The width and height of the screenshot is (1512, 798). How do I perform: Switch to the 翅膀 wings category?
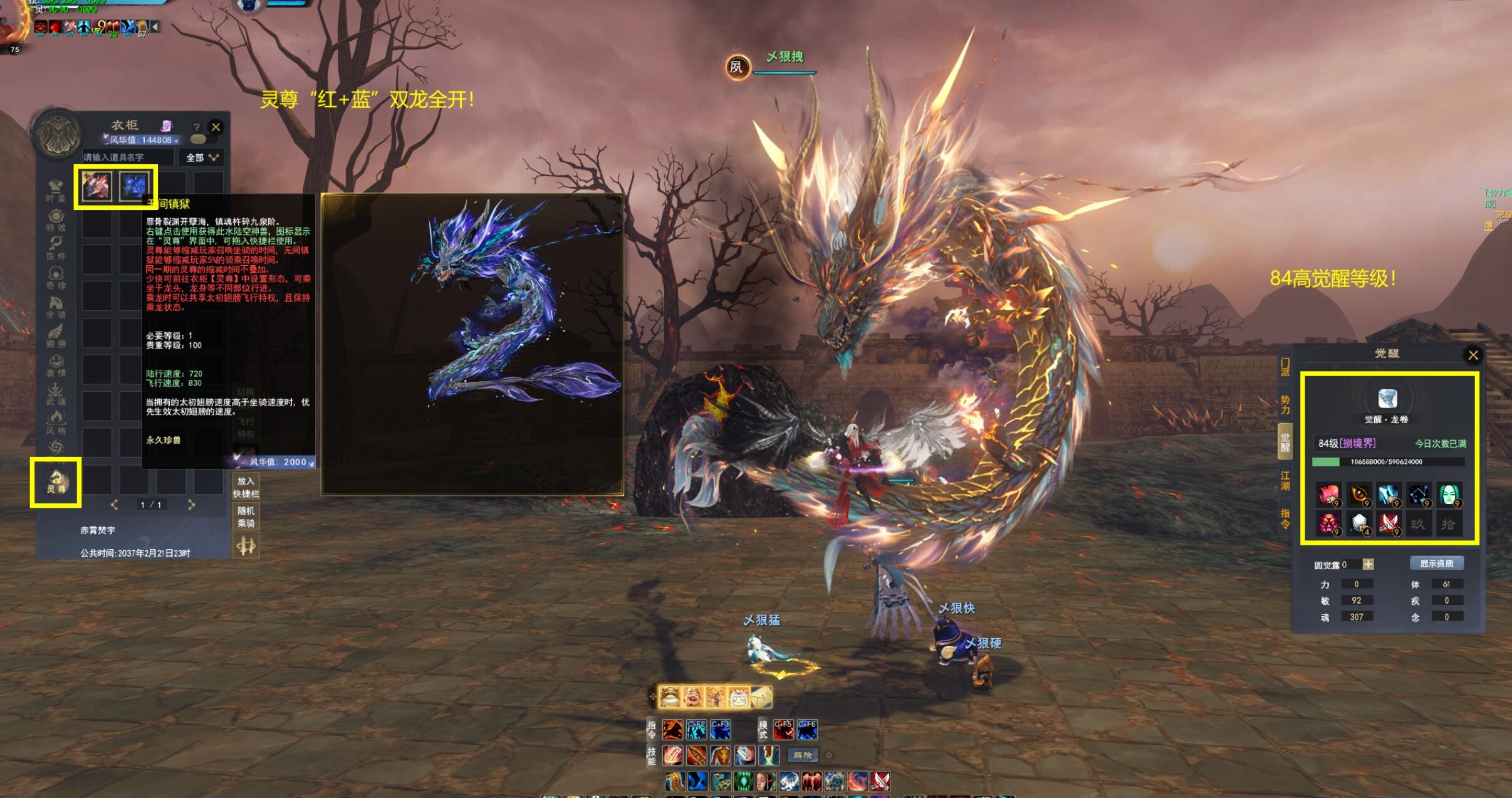click(x=56, y=336)
